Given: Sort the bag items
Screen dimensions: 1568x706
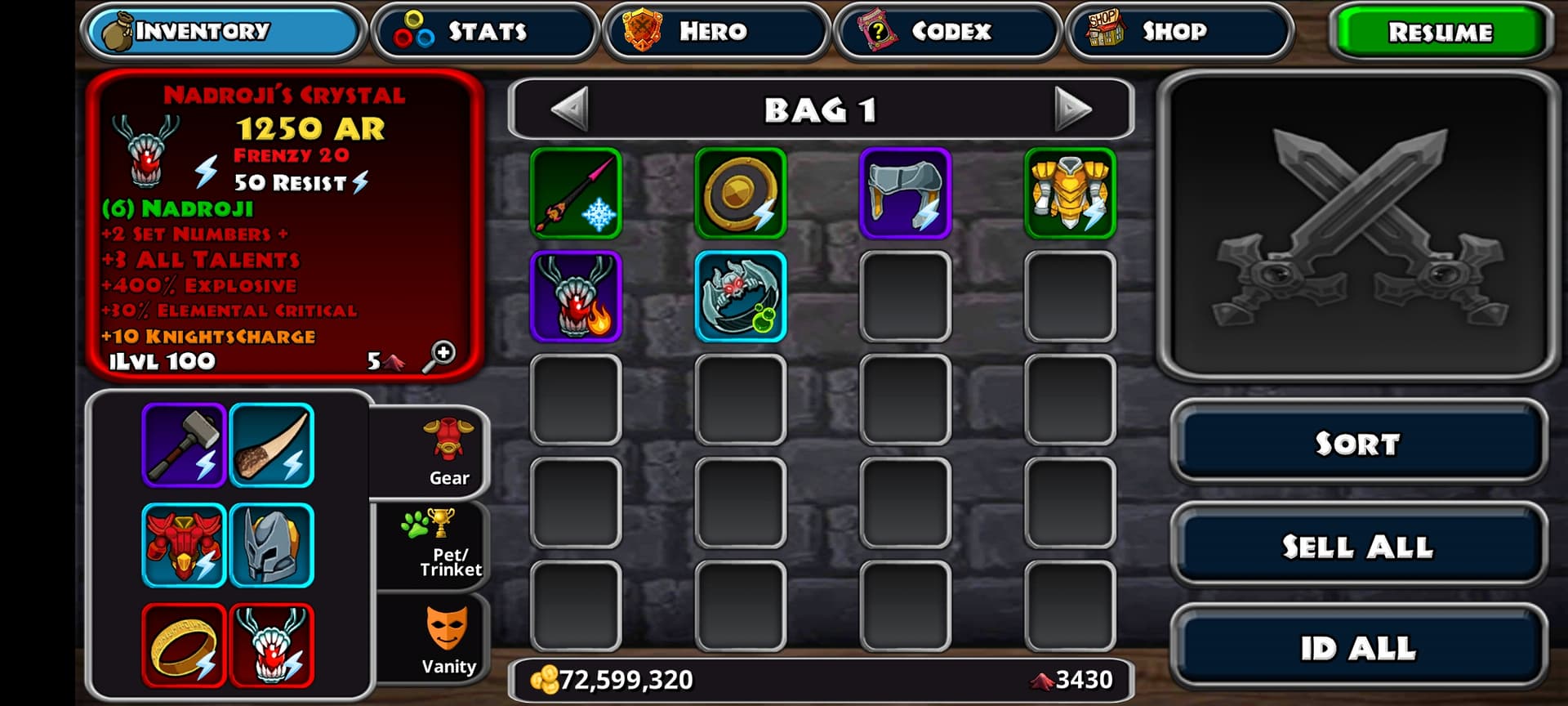Looking at the screenshot, I should coord(1358,444).
